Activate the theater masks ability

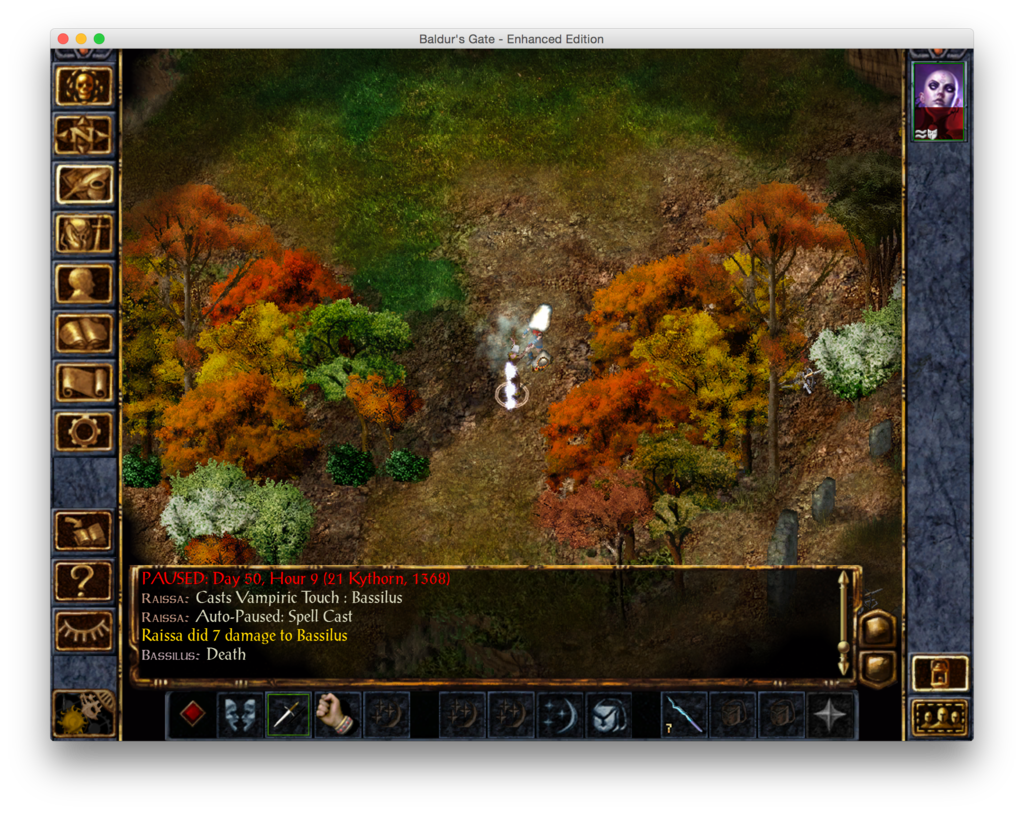240,714
